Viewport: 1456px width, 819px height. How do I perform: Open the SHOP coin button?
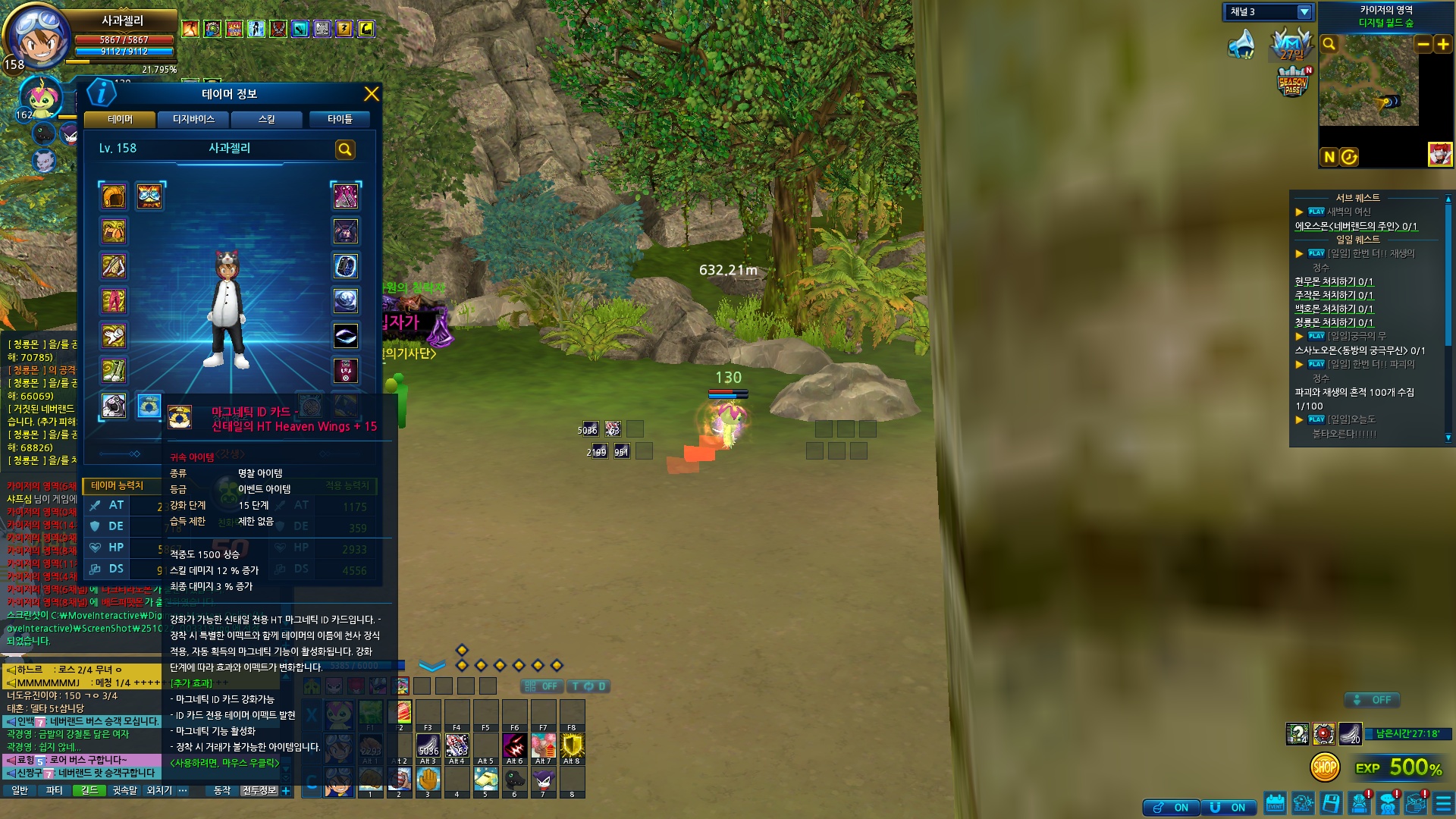[1325, 767]
